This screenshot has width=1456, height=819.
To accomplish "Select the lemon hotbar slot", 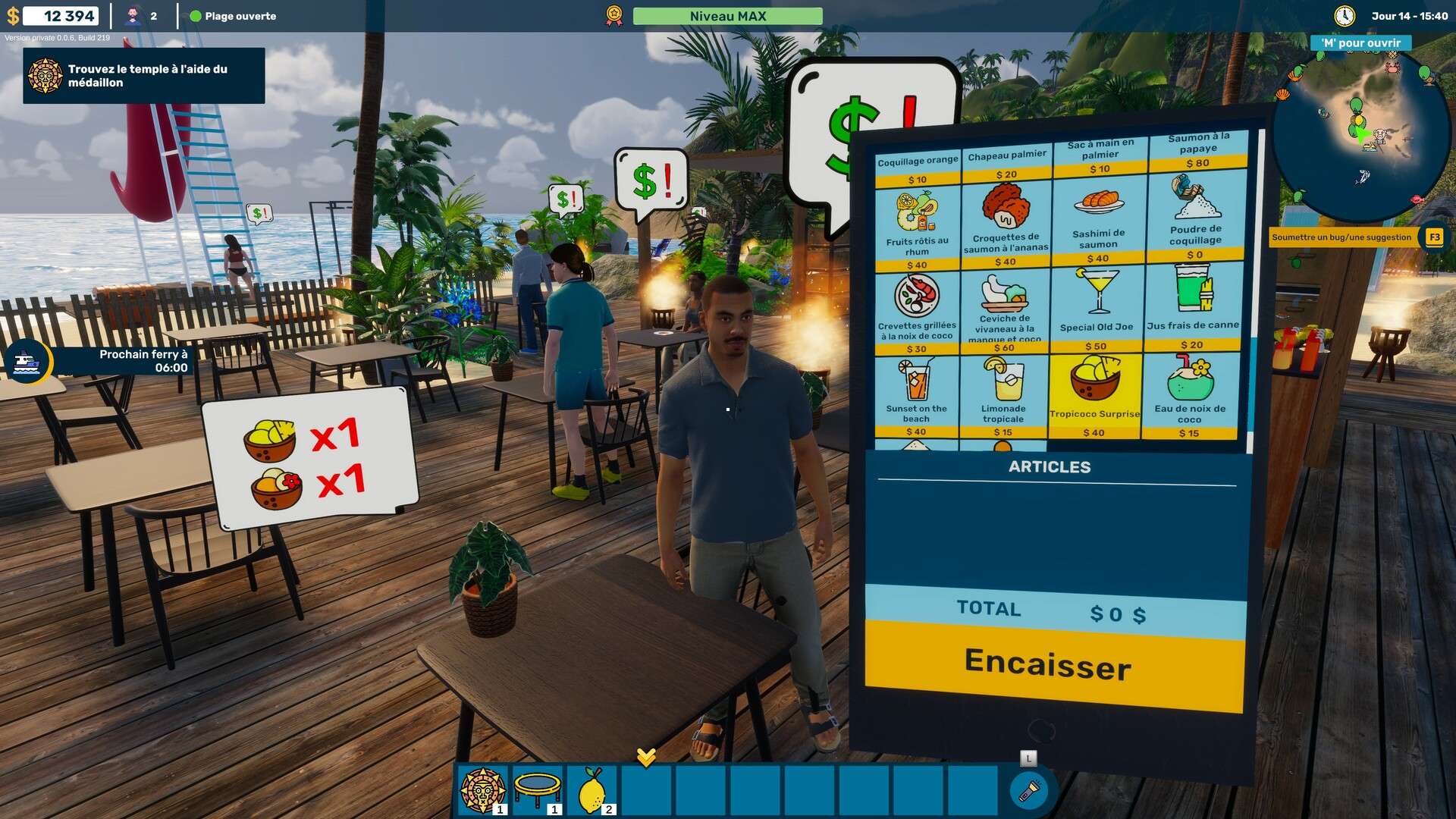I will [x=592, y=790].
